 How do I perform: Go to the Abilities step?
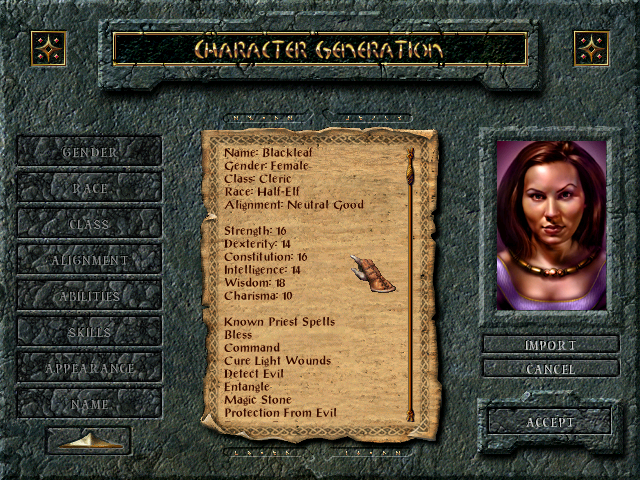89,296
